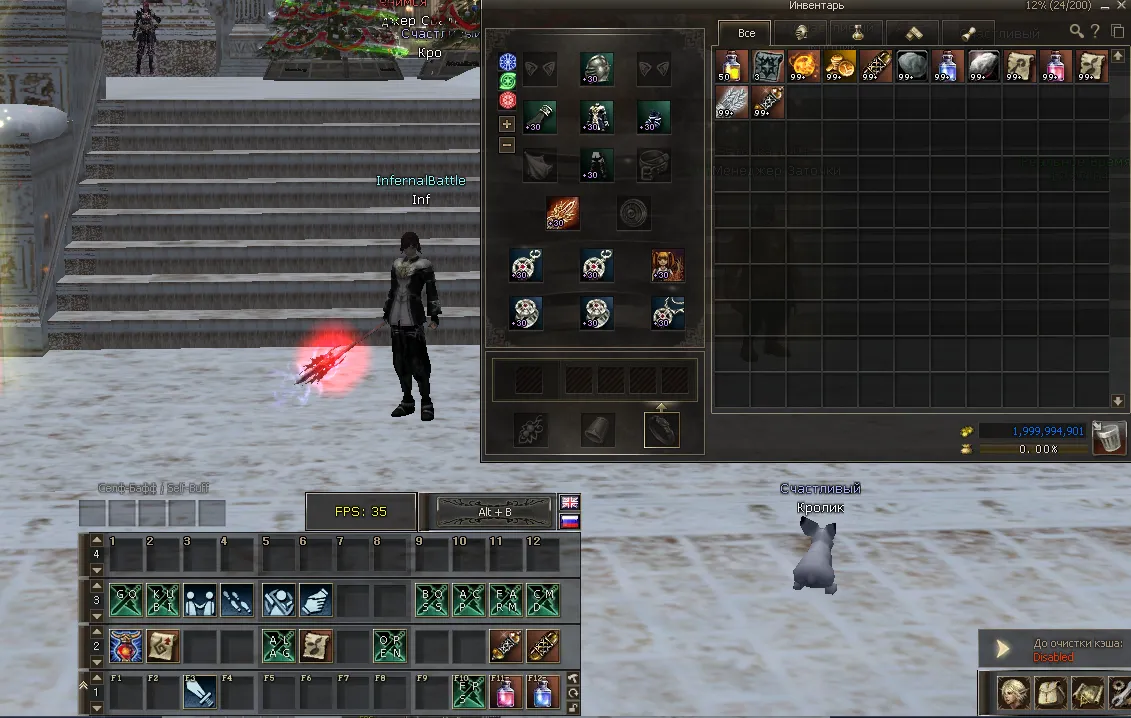The image size is (1131, 718).
Task: Click the inventory search magnifier icon
Action: click(1077, 31)
